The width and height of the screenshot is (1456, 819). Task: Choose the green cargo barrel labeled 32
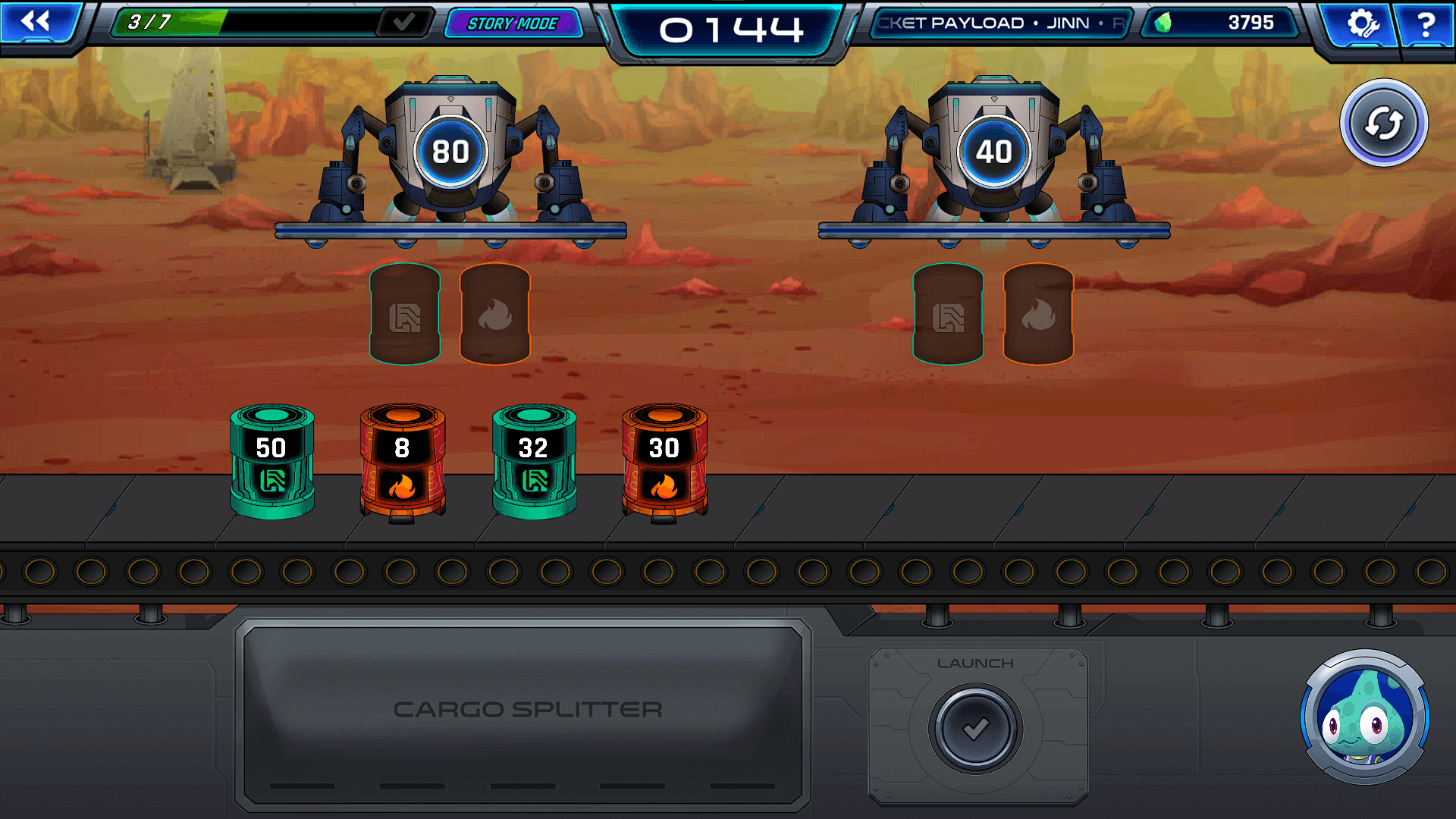(x=534, y=461)
